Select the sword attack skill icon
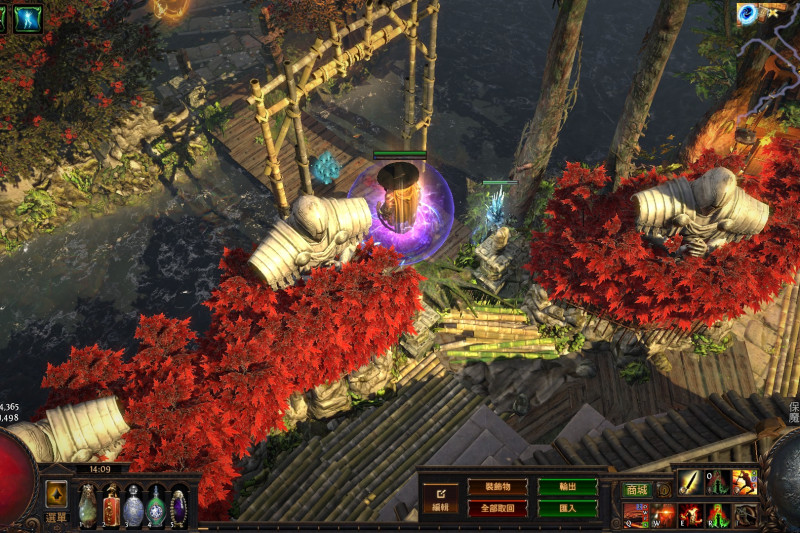The image size is (800, 533). [690, 482]
